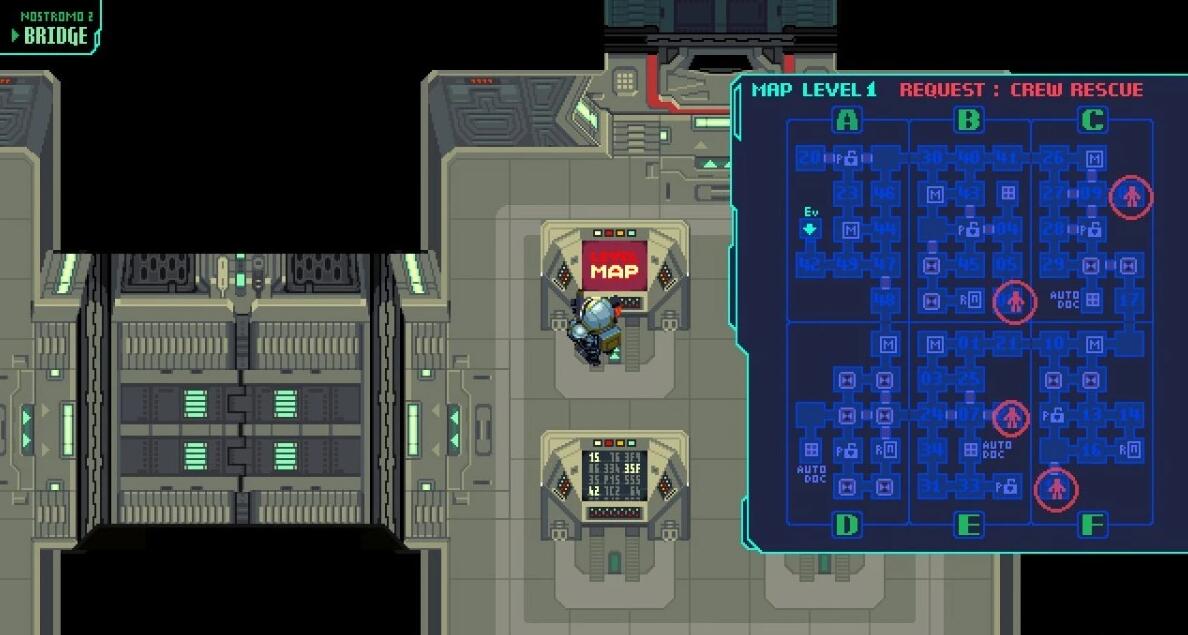
Task: Select the sector B label on the map
Action: (x=968, y=121)
